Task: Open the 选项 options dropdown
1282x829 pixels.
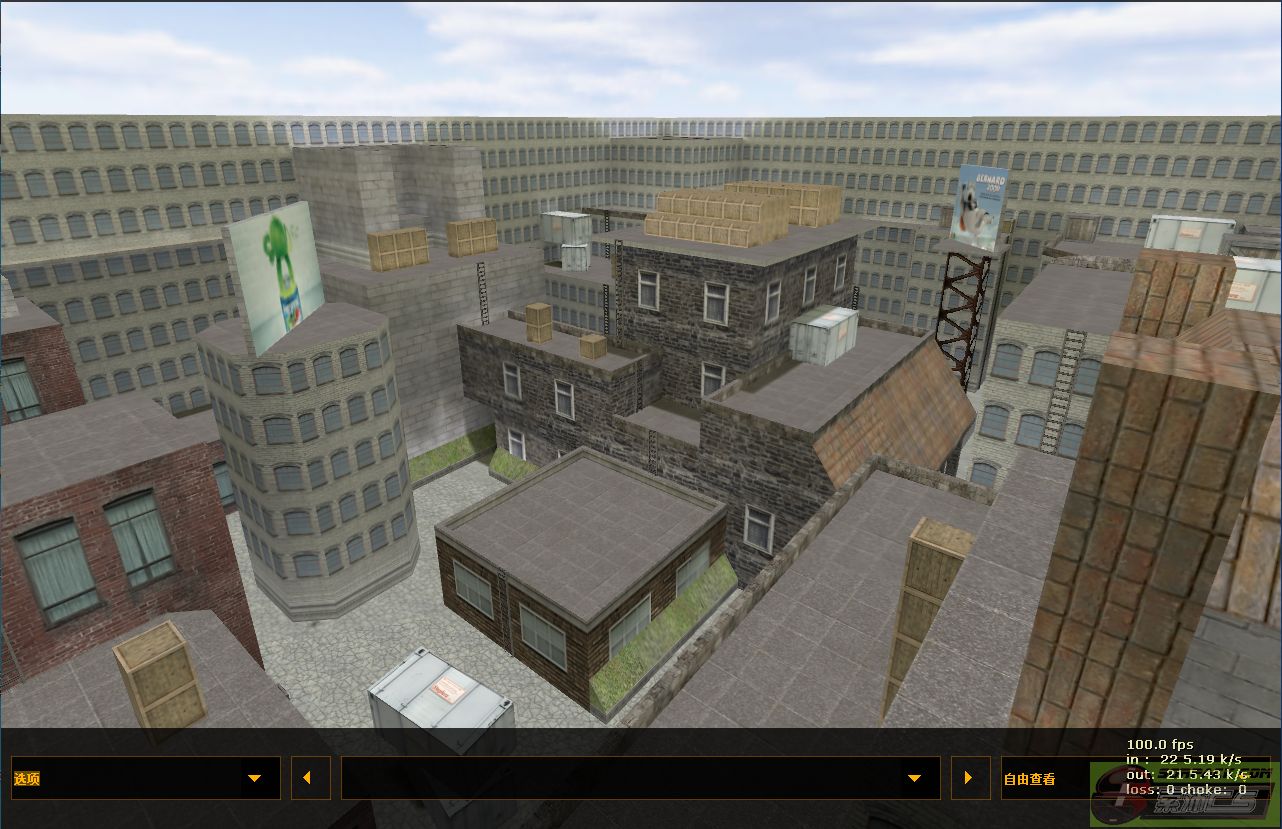Action: click(x=145, y=778)
